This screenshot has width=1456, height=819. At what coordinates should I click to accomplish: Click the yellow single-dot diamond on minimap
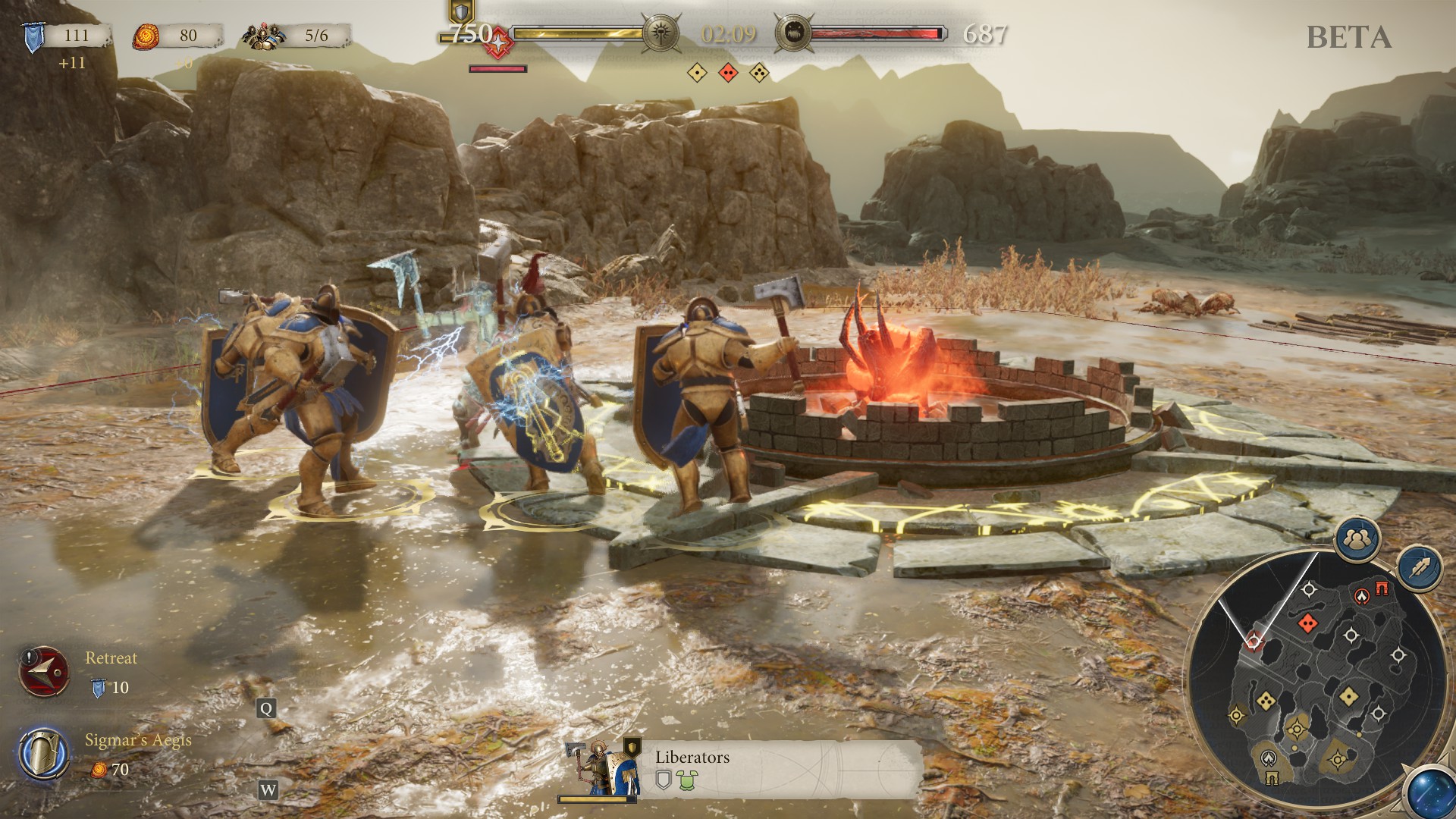click(x=1348, y=695)
